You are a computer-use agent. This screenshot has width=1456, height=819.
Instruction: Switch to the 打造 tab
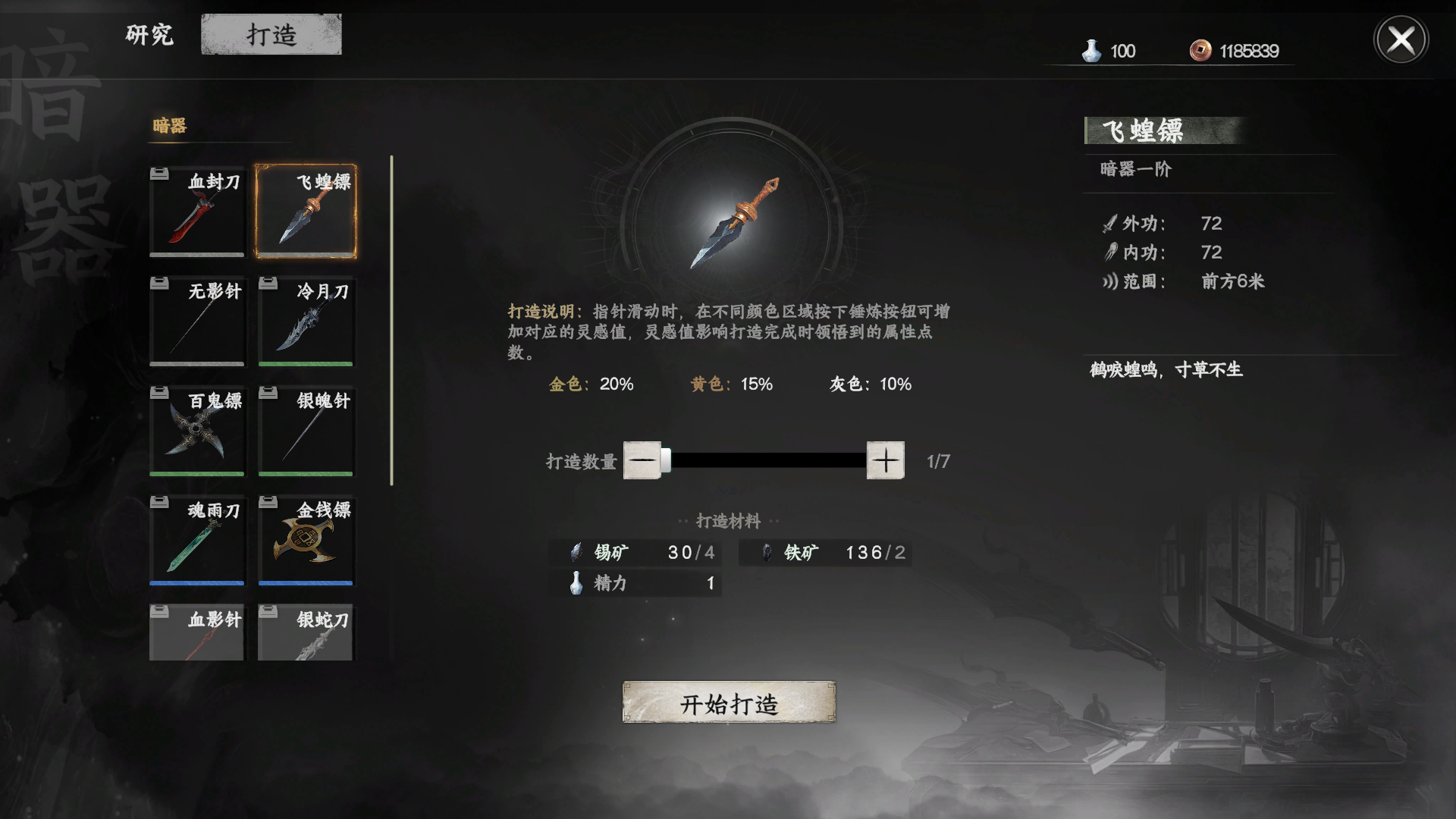pyautogui.click(x=271, y=33)
